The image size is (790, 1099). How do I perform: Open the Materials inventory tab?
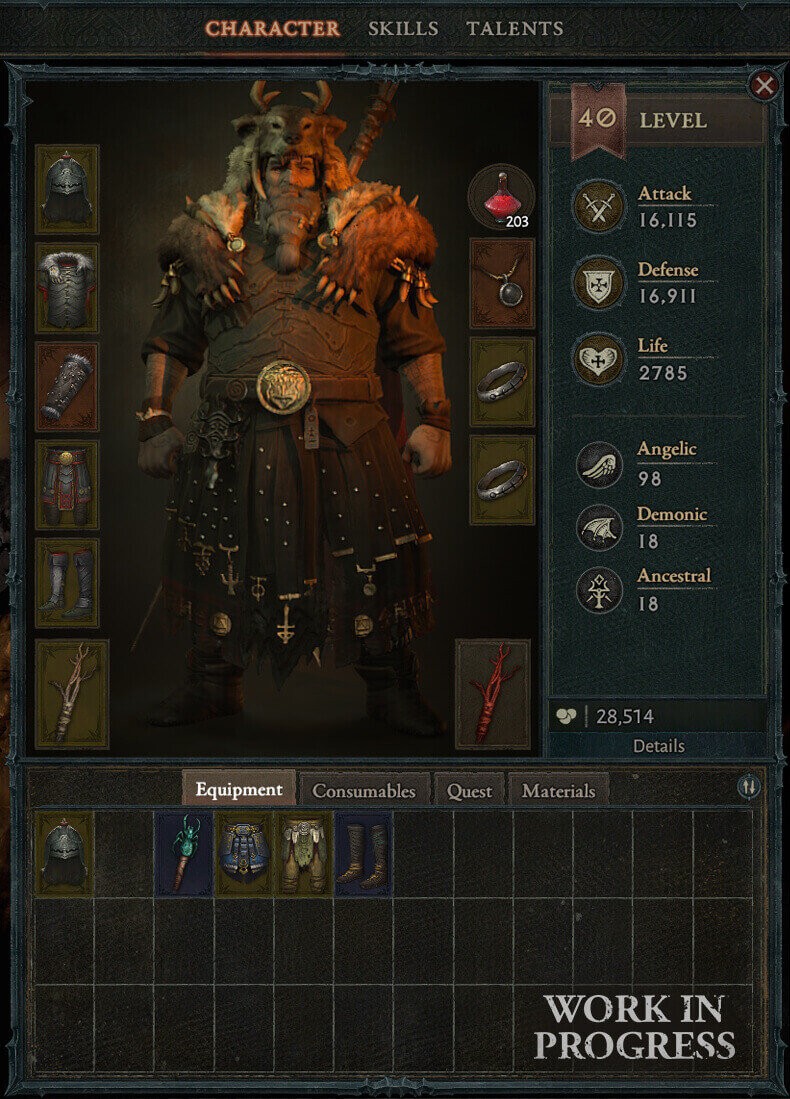pos(558,790)
